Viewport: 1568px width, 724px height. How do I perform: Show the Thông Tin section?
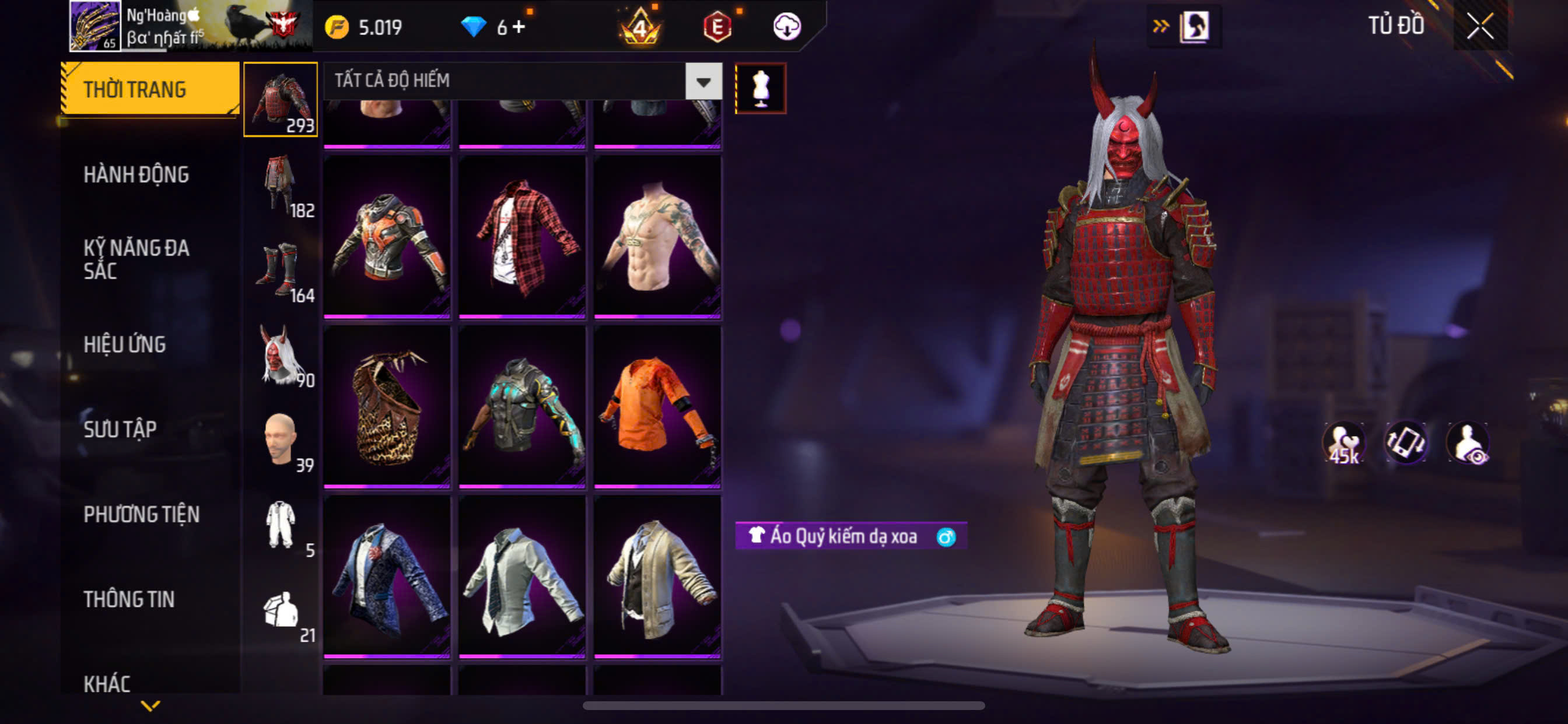pyautogui.click(x=129, y=599)
